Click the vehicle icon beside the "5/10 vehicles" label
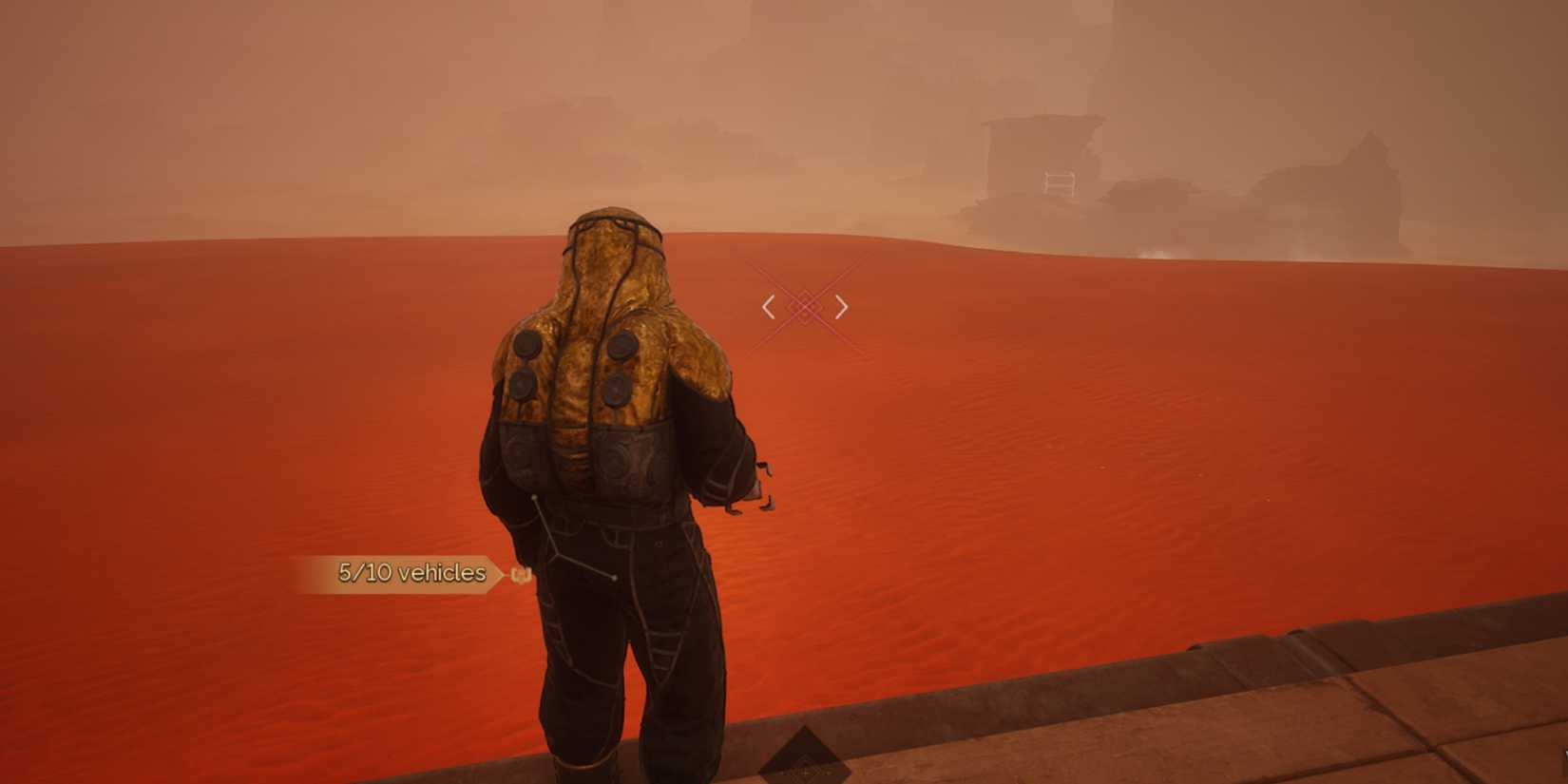The width and height of the screenshot is (1568, 784). [x=522, y=574]
